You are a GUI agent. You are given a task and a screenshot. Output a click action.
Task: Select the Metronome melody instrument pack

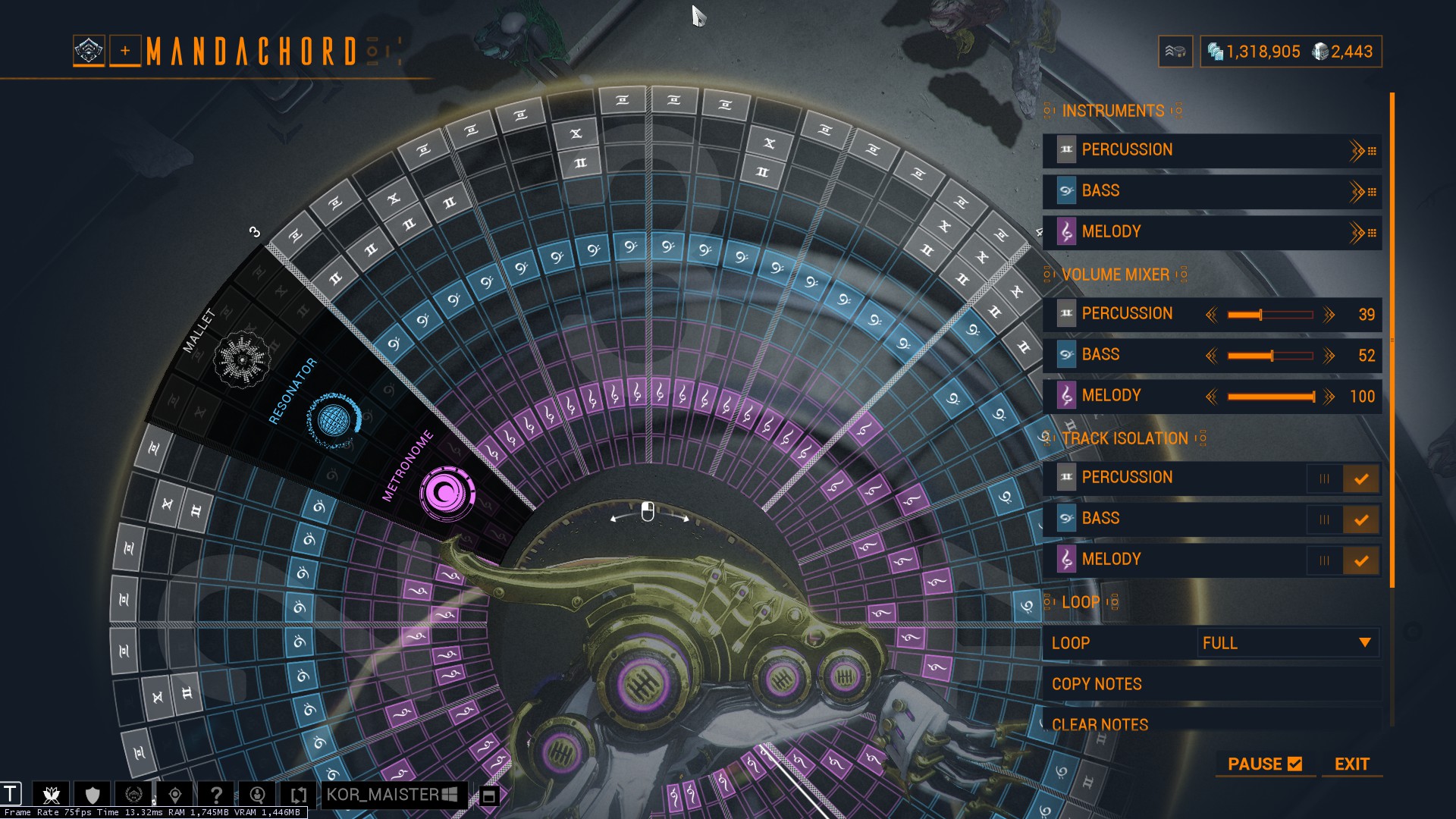[x=447, y=493]
